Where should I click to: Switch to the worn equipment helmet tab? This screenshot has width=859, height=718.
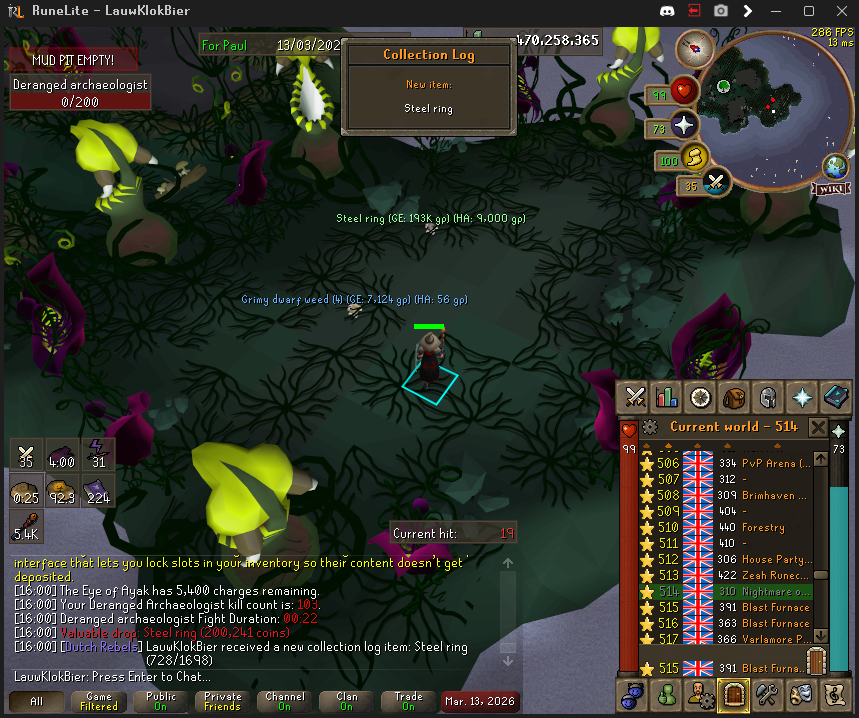[x=767, y=397]
